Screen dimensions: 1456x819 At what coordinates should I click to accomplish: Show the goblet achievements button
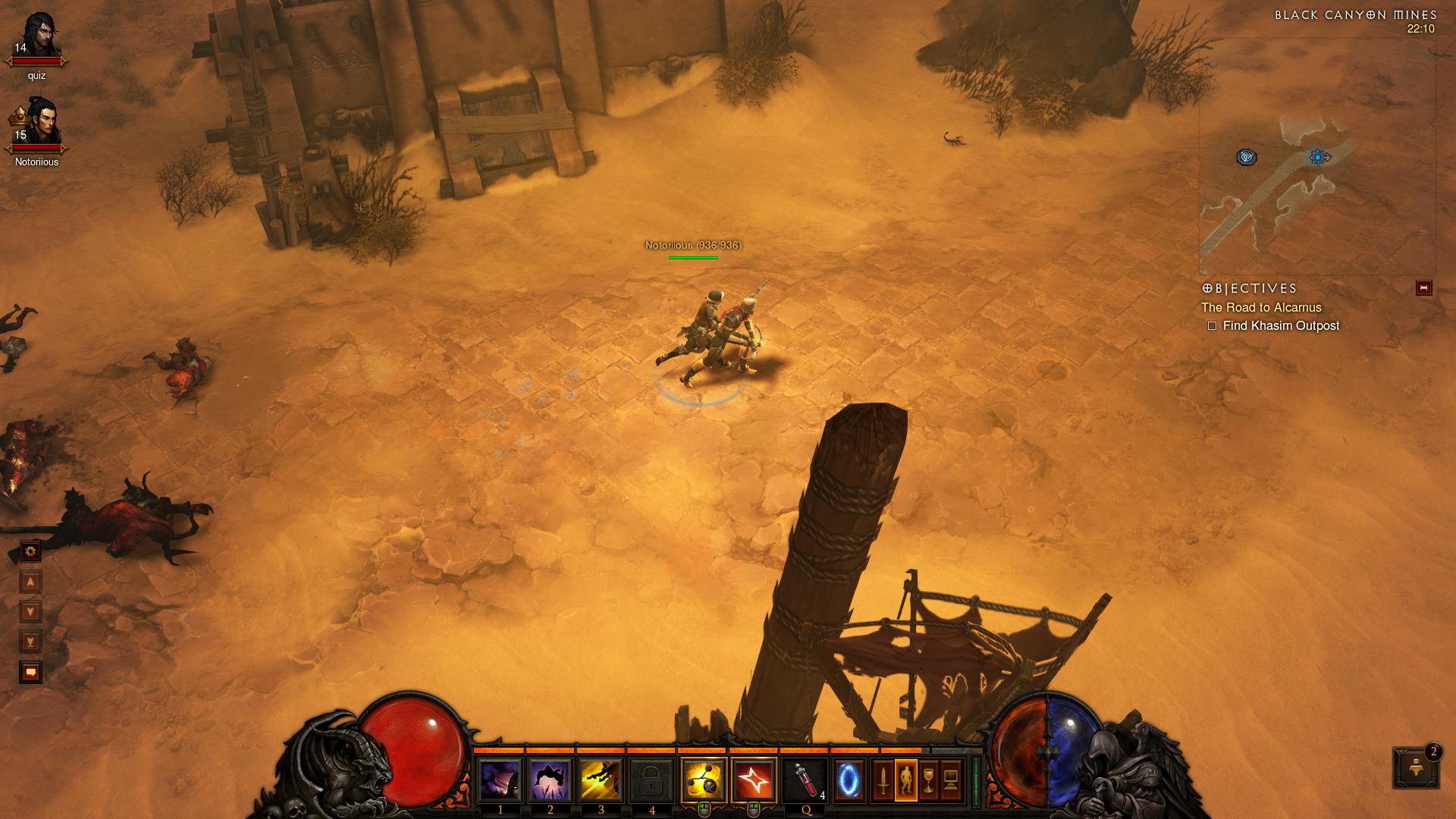[x=928, y=780]
